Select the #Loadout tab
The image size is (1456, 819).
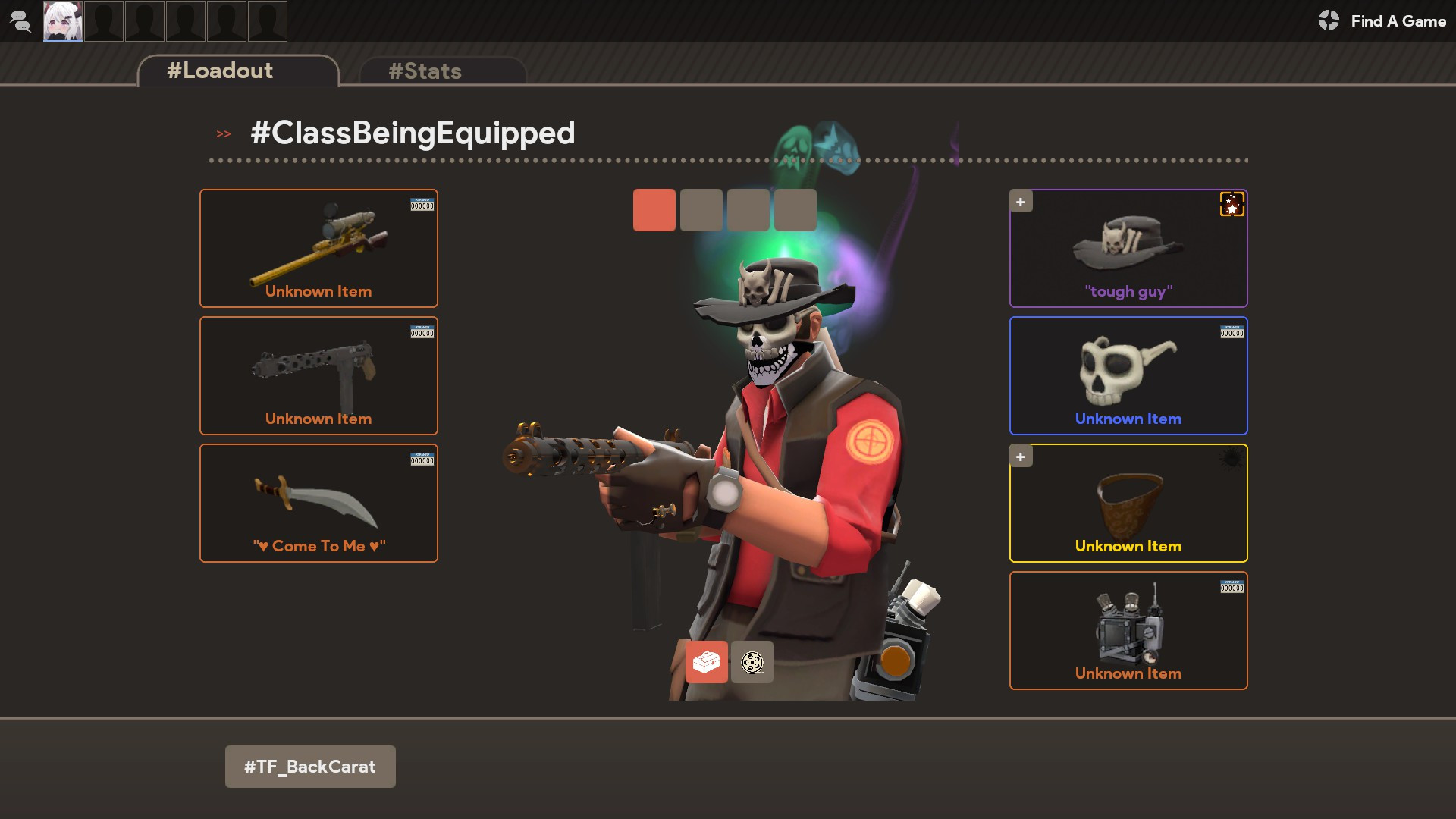(218, 71)
